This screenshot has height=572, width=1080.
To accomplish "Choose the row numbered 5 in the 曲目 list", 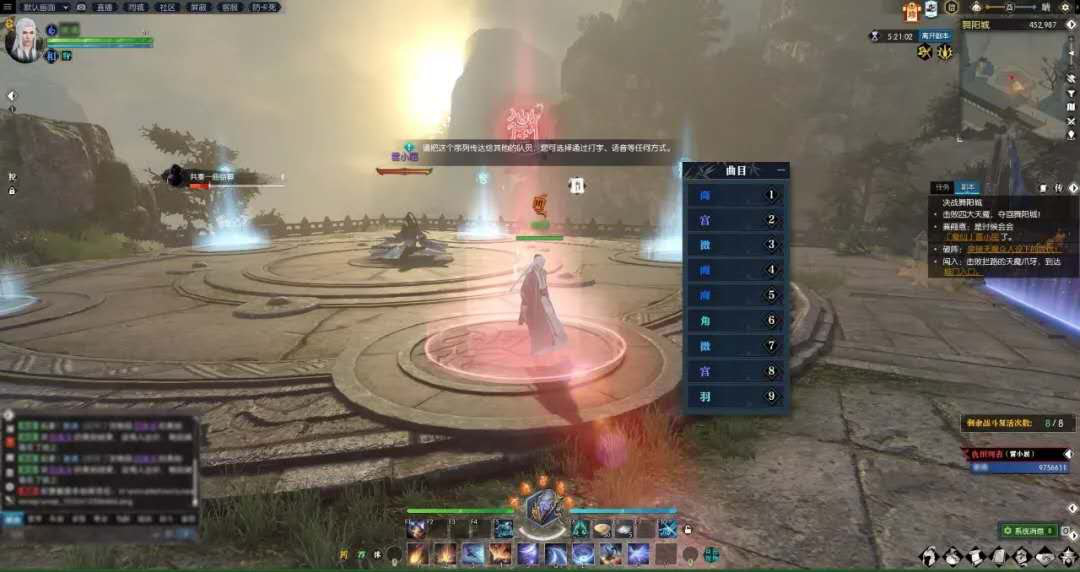I will (737, 295).
